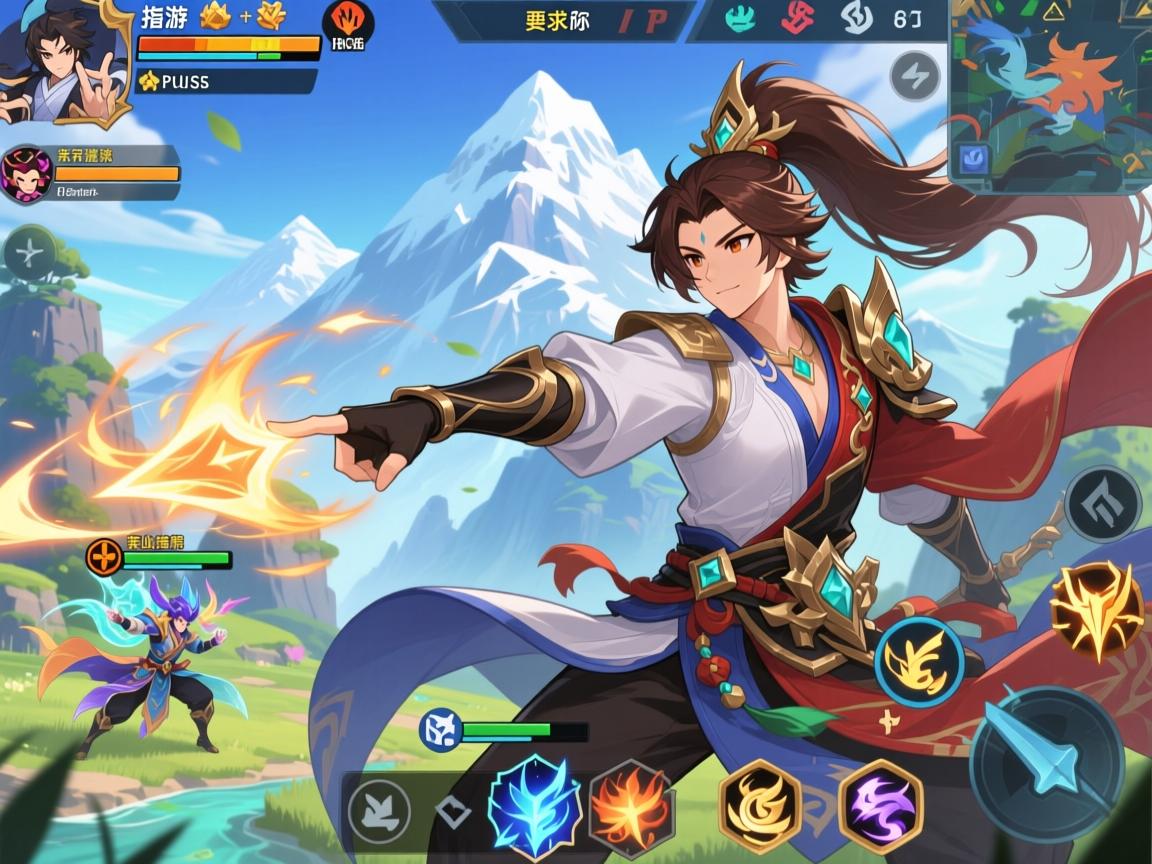1152x864 pixels.
Task: Tap the grey lightning bolt button
Action: pos(915,76)
